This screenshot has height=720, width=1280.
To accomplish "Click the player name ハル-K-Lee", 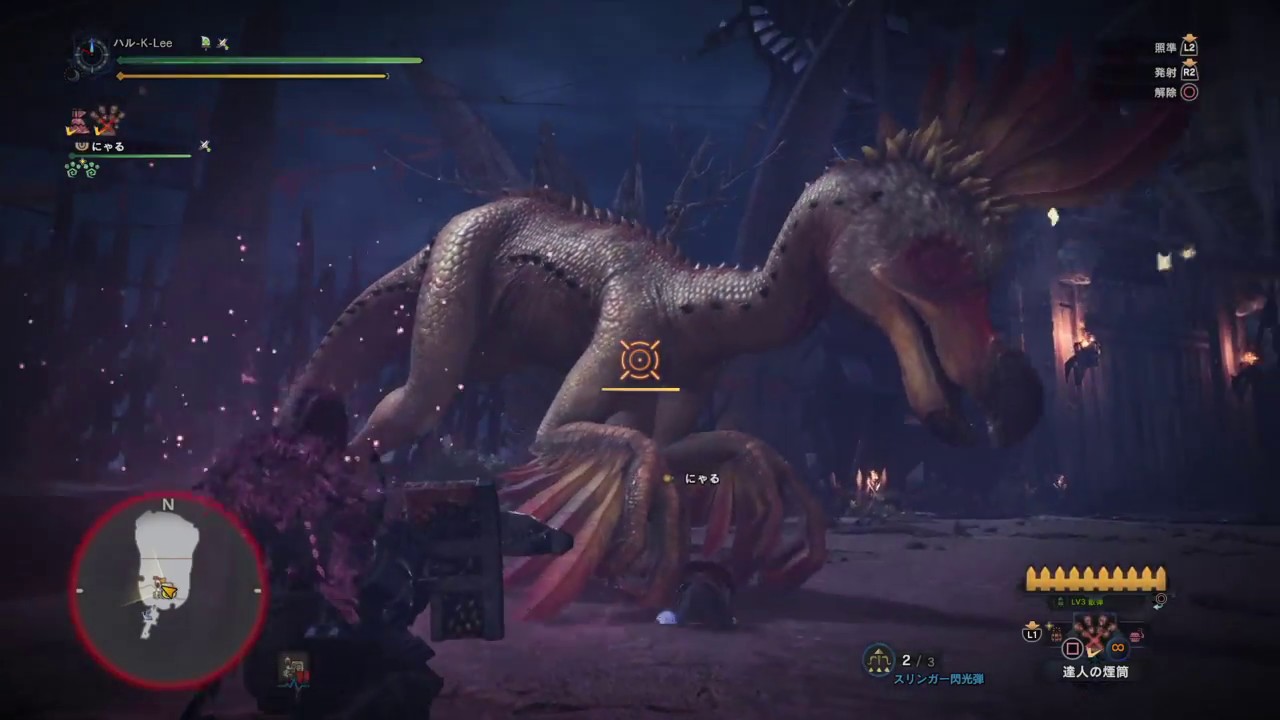I will click(143, 43).
